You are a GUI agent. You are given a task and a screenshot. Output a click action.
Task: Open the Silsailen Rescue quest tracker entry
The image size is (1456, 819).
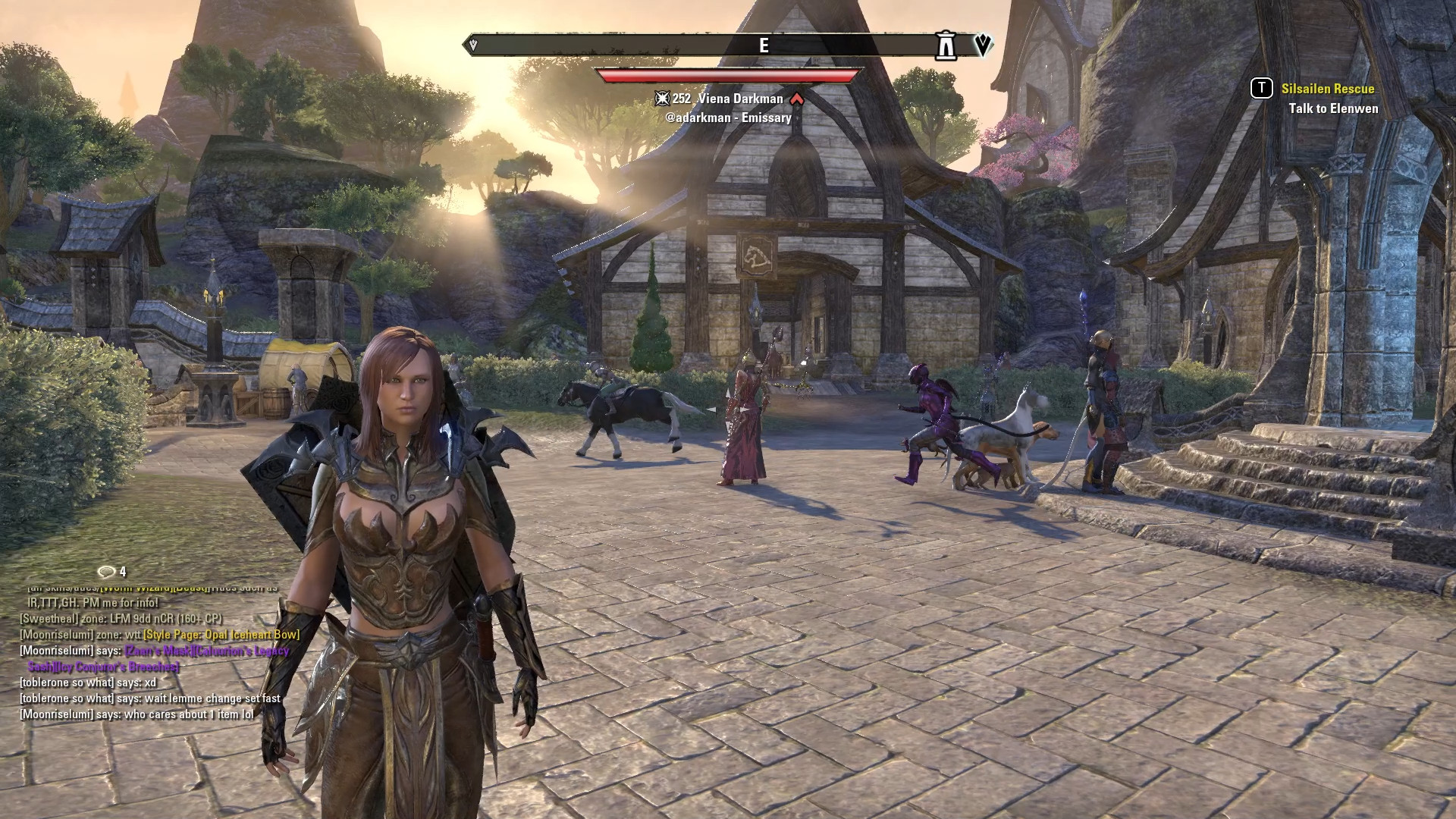click(x=1327, y=89)
